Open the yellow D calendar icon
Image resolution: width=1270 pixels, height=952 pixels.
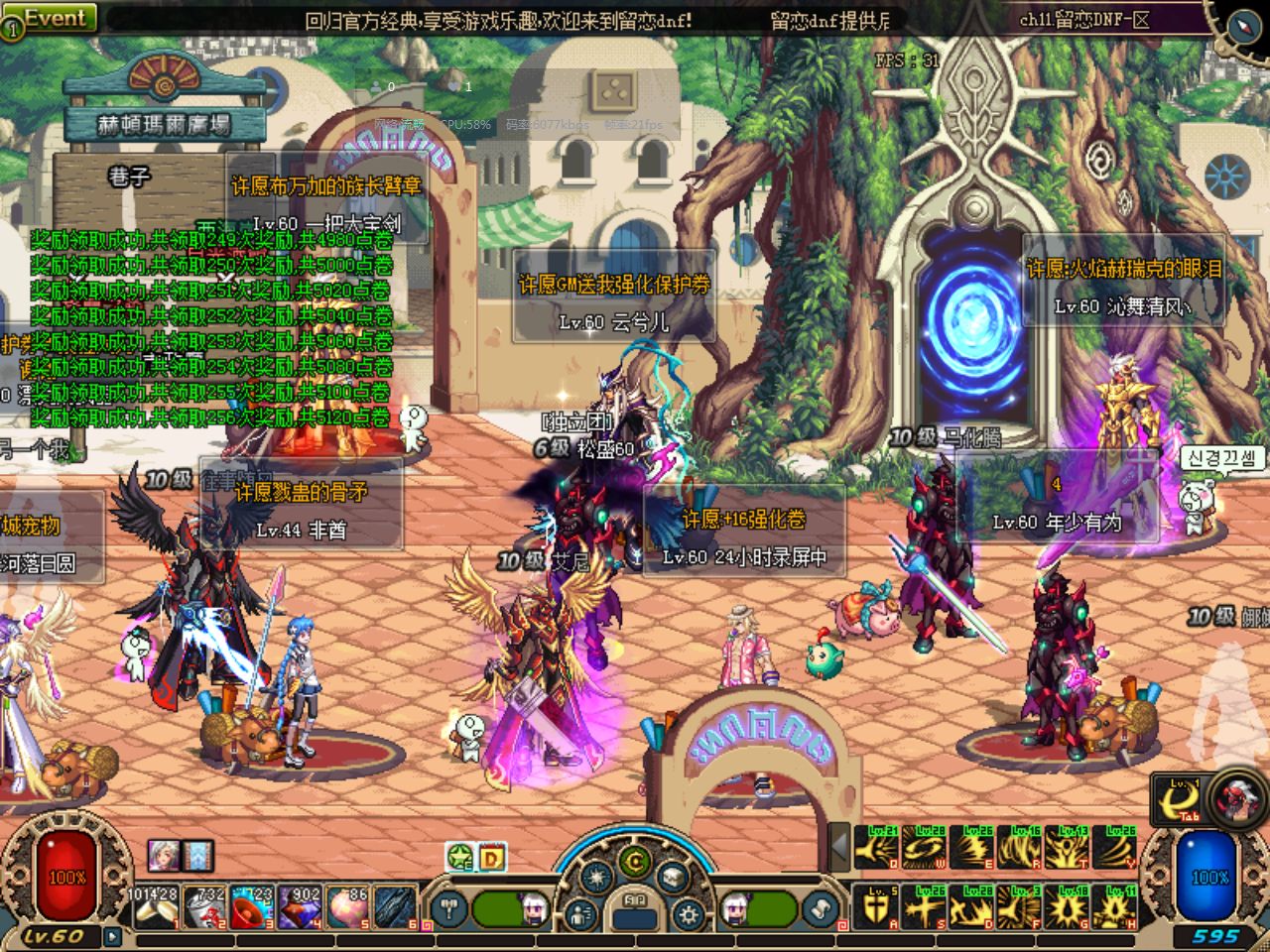point(493,858)
